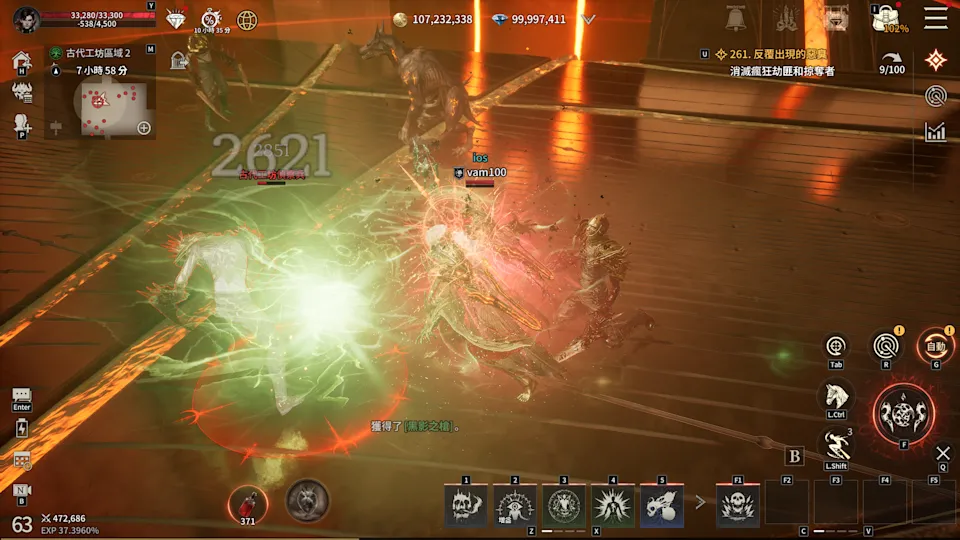Open the notification bell icon
Image resolution: width=960 pixels, height=540 pixels.
point(739,18)
